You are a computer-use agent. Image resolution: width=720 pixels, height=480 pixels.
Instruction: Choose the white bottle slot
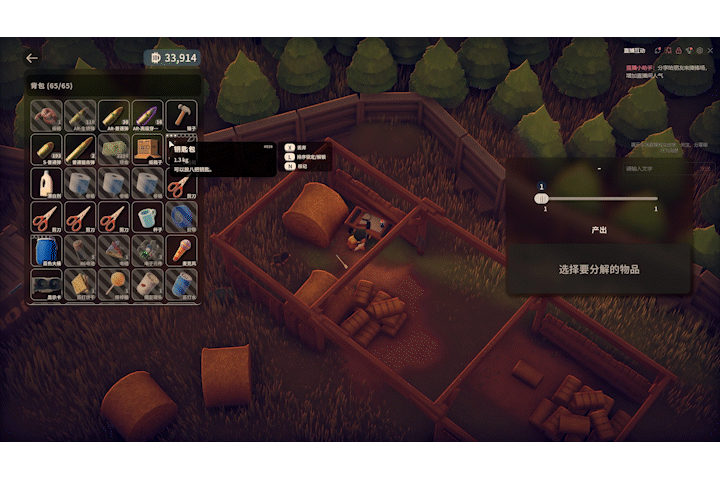tap(46, 184)
